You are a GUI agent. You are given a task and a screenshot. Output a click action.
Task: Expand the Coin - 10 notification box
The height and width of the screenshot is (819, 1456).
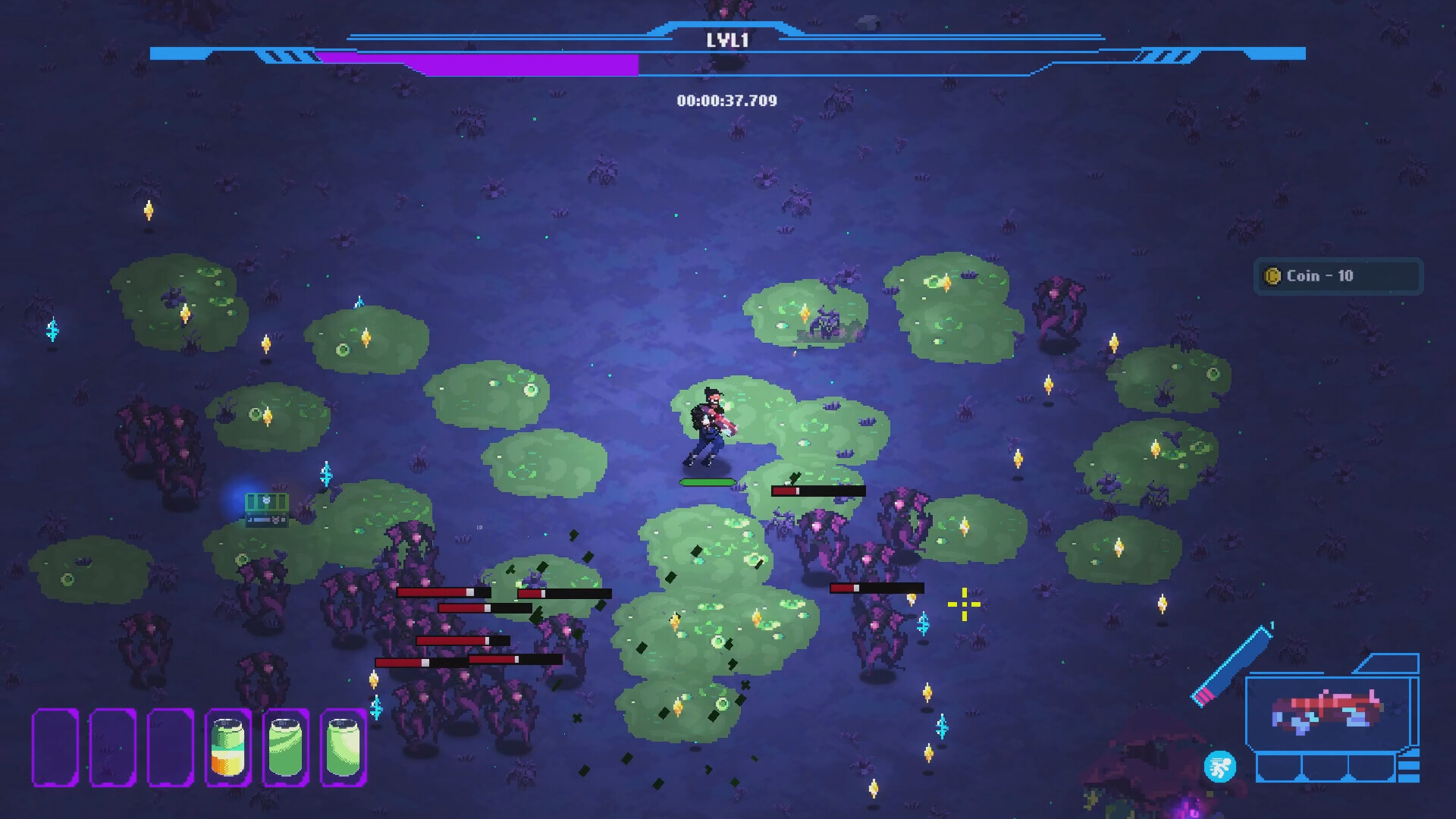pyautogui.click(x=1338, y=277)
